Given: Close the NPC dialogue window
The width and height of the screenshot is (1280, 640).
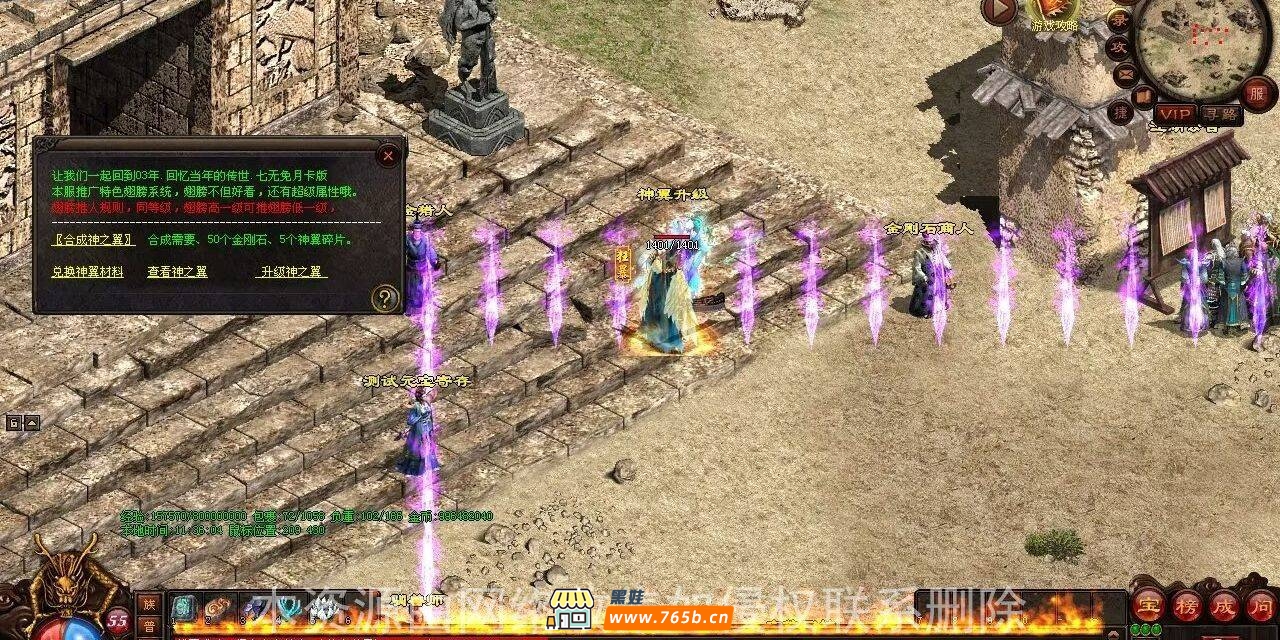Looking at the screenshot, I should (388, 156).
